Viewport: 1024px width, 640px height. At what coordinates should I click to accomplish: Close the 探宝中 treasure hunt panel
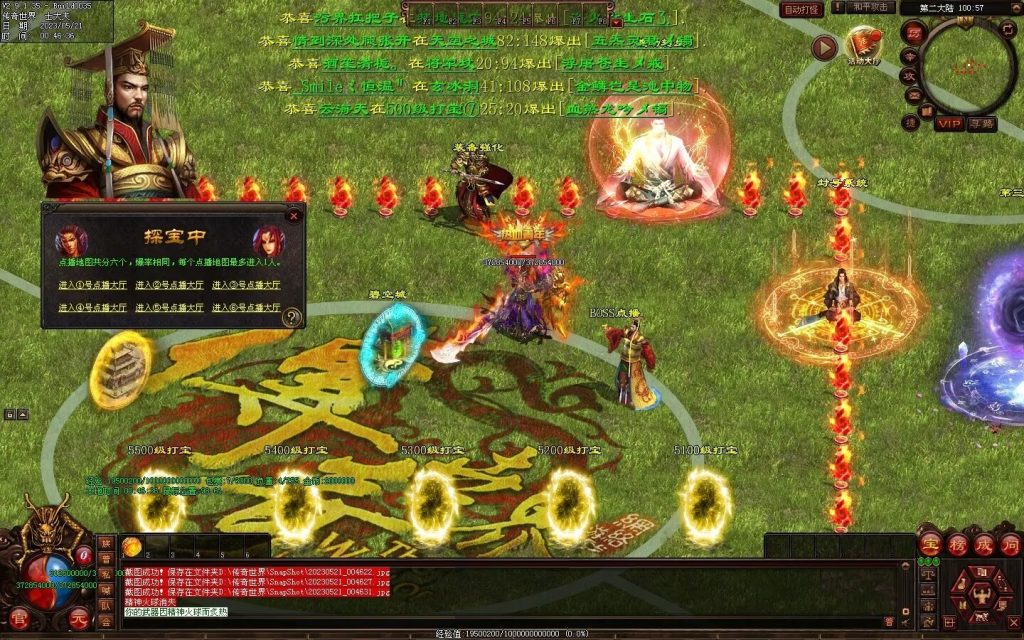click(x=294, y=214)
